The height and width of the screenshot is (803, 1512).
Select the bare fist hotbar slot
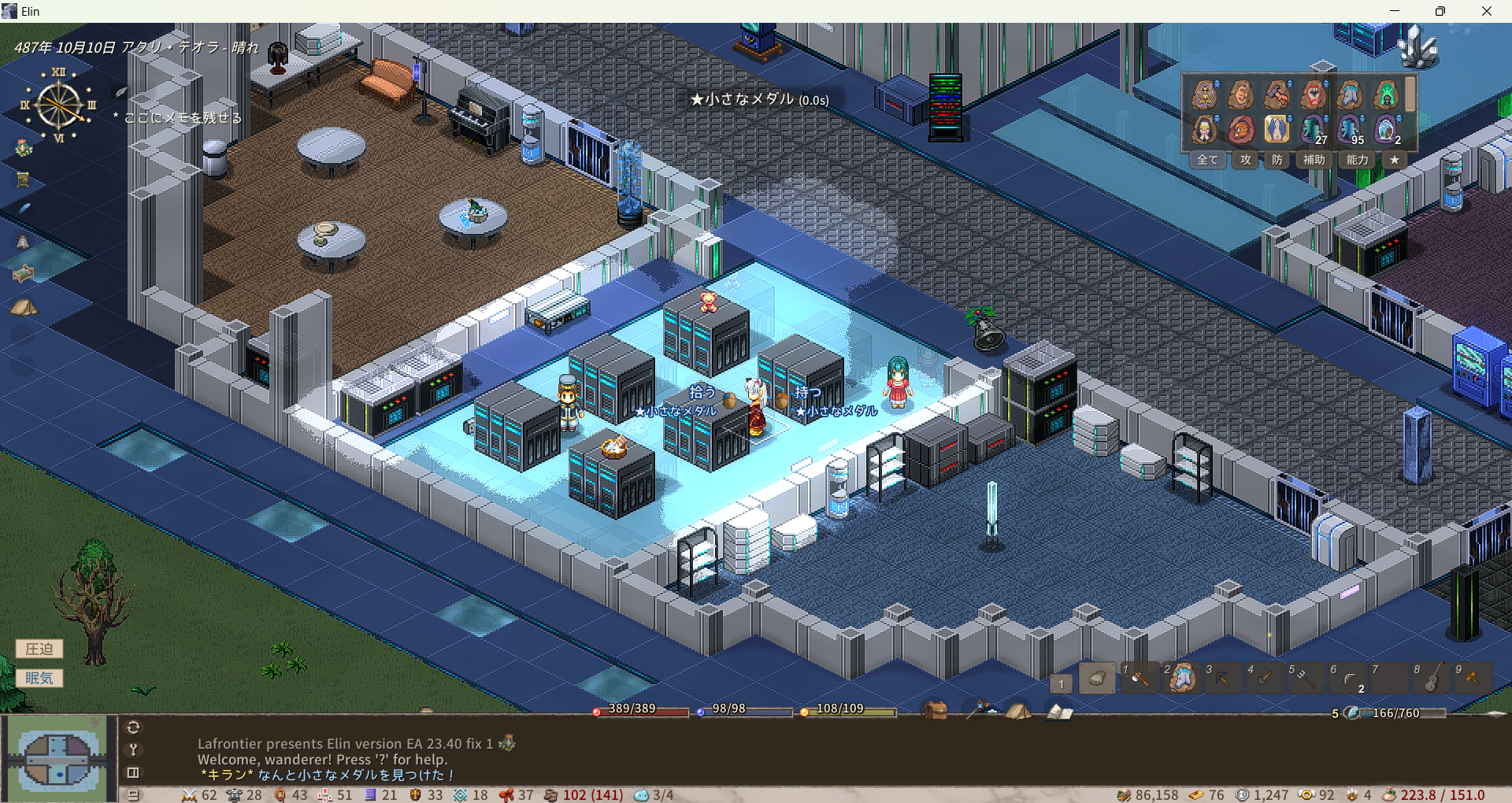pos(1097,679)
